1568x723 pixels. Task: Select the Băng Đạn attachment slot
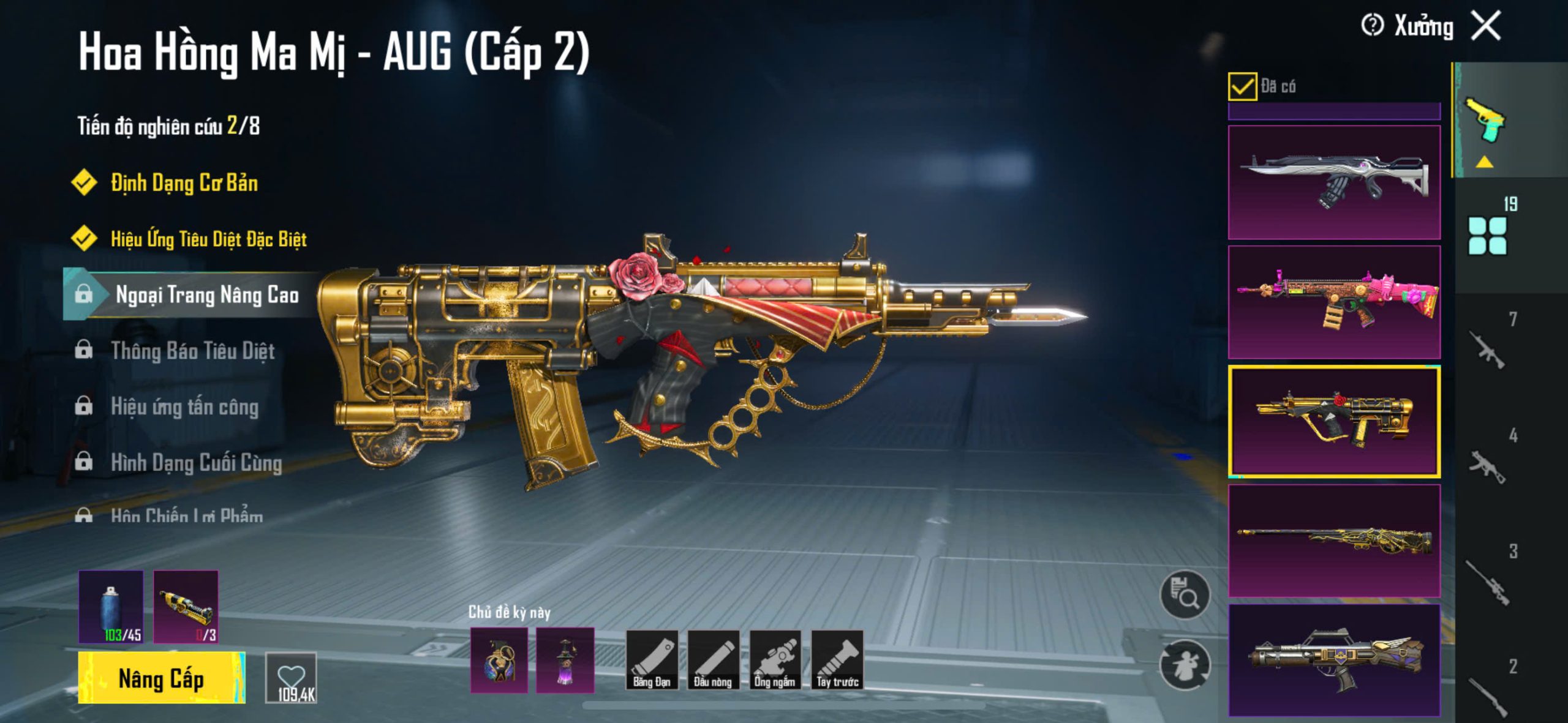coord(652,660)
